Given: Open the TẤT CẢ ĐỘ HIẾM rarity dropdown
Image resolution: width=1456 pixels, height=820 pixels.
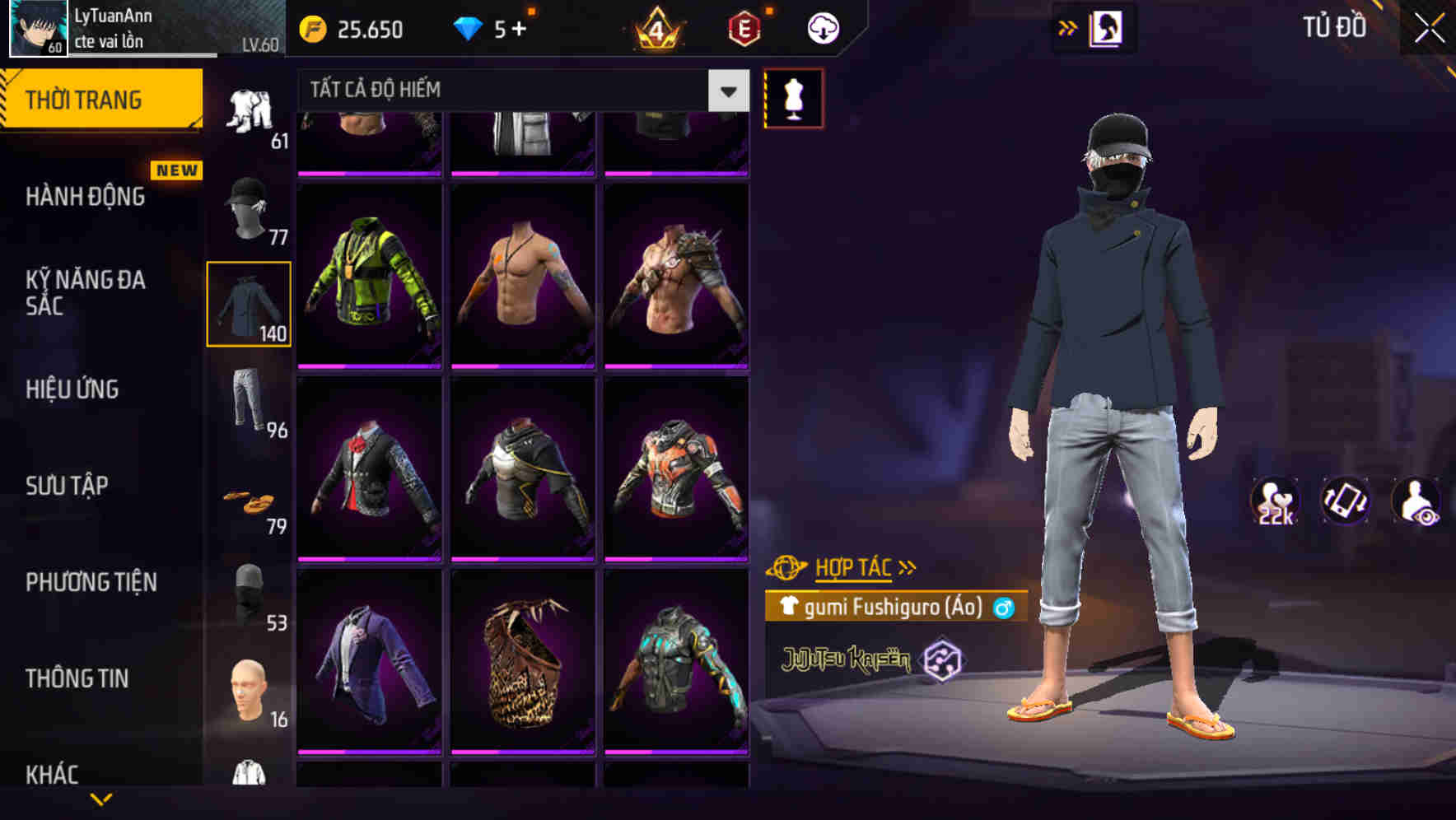Looking at the screenshot, I should click(519, 90).
